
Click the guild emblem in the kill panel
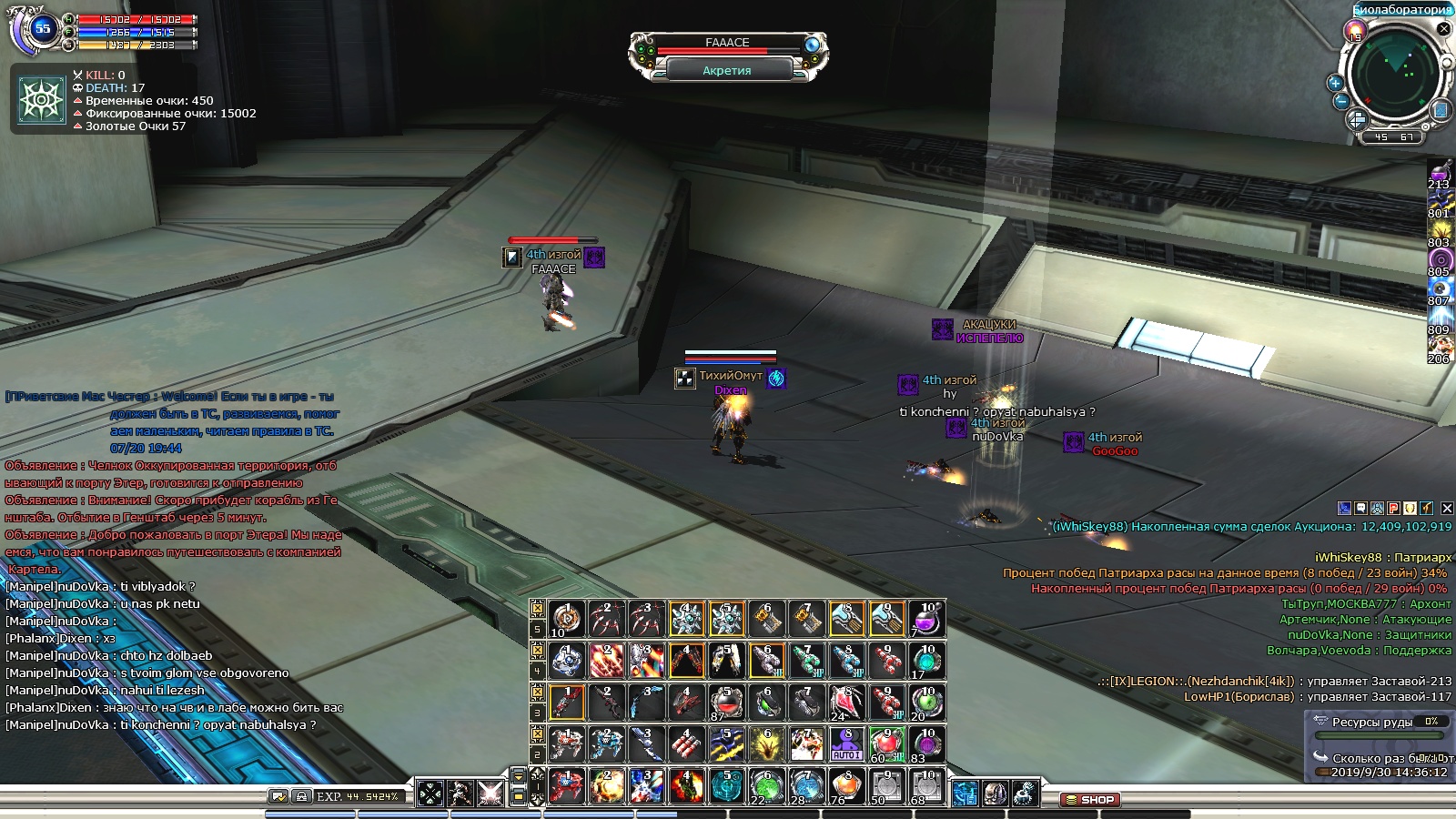42,99
